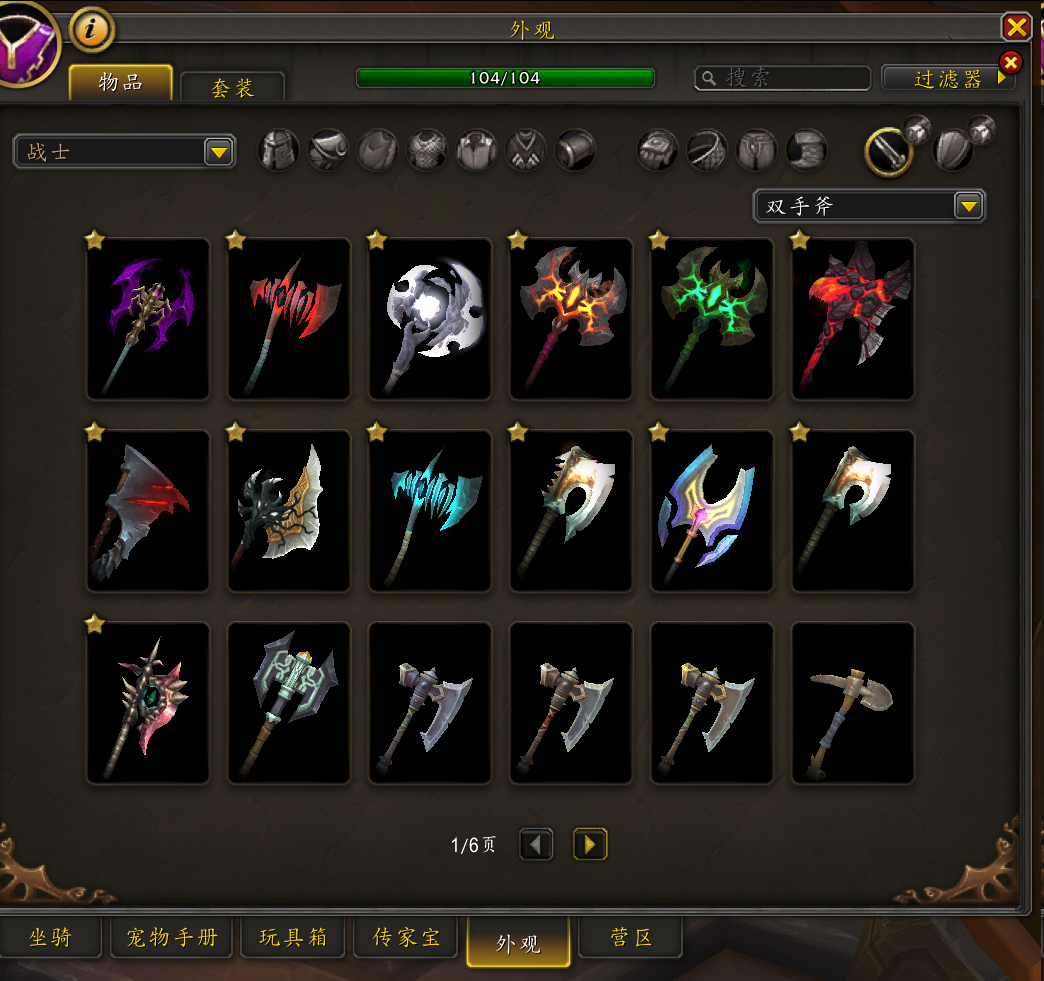Open the 玩具箱 toy box tab
The image size is (1044, 981).
pos(293,939)
